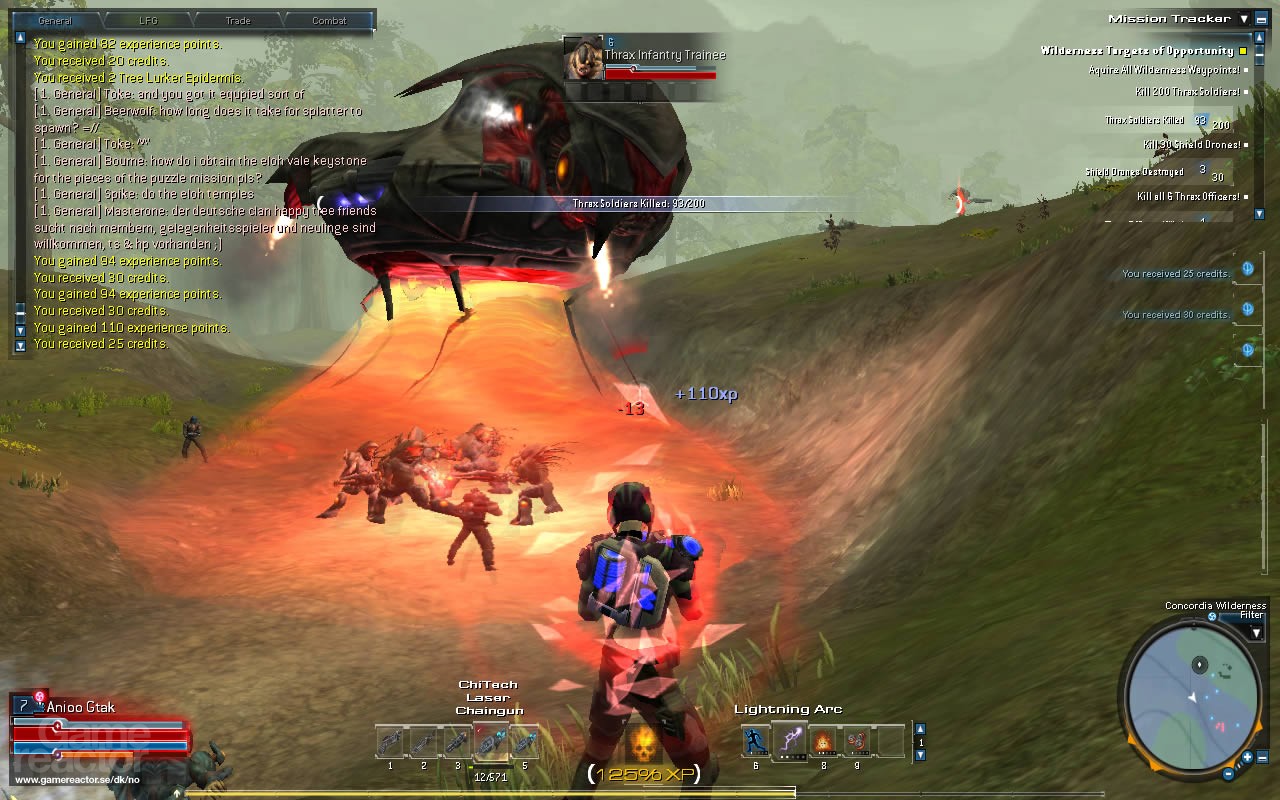Click the ability bar page down arrow
The height and width of the screenshot is (800, 1280).
[920, 756]
